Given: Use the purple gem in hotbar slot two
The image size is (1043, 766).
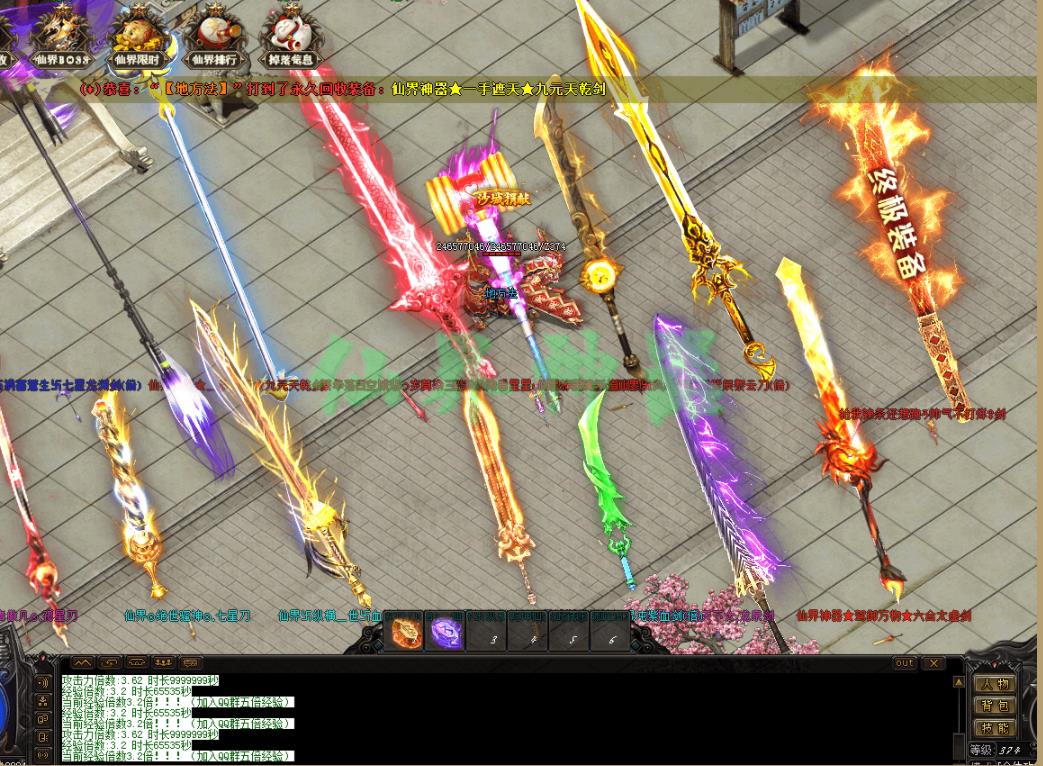Looking at the screenshot, I should click(x=446, y=634).
